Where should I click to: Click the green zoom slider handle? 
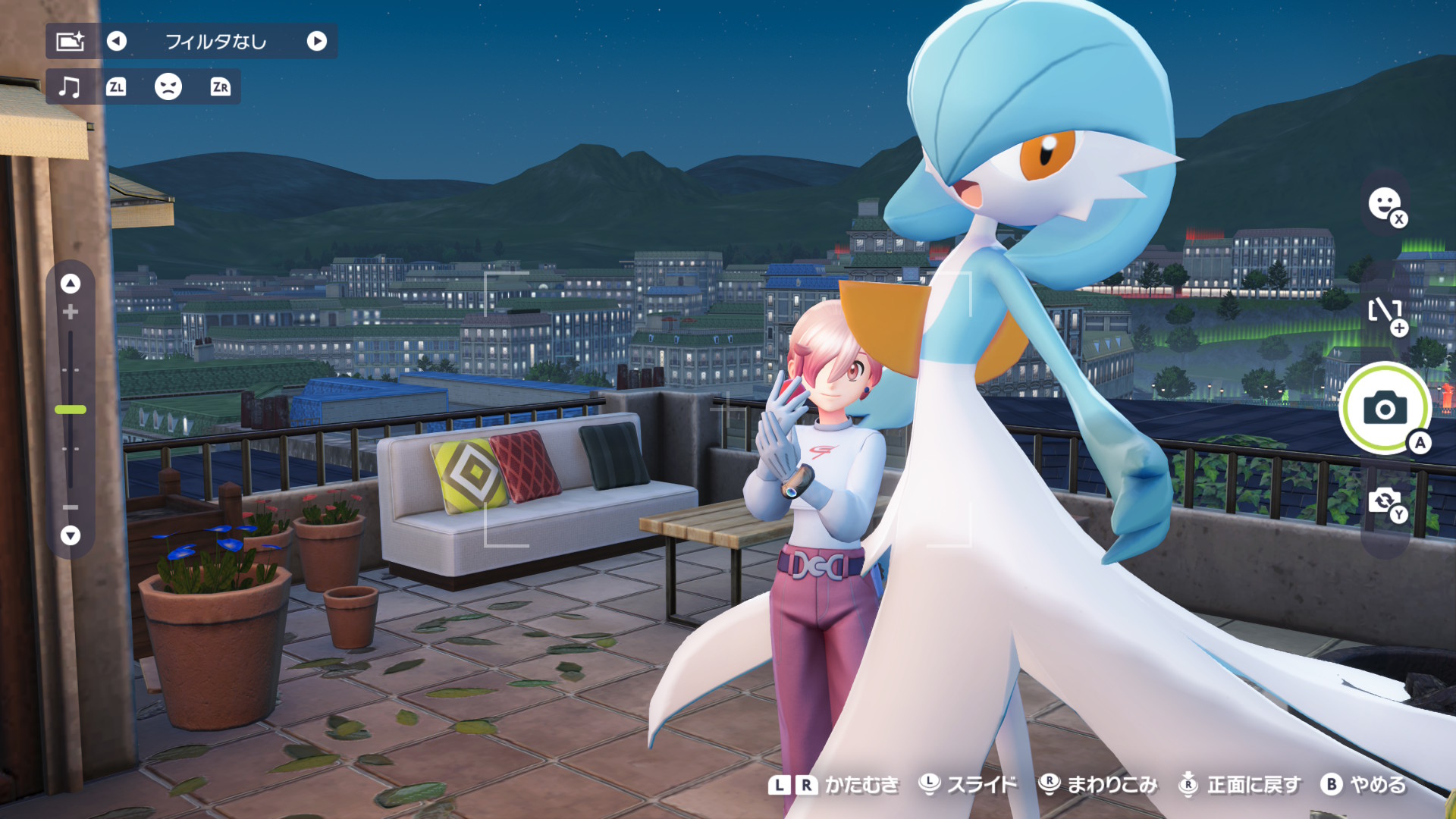[x=71, y=409]
